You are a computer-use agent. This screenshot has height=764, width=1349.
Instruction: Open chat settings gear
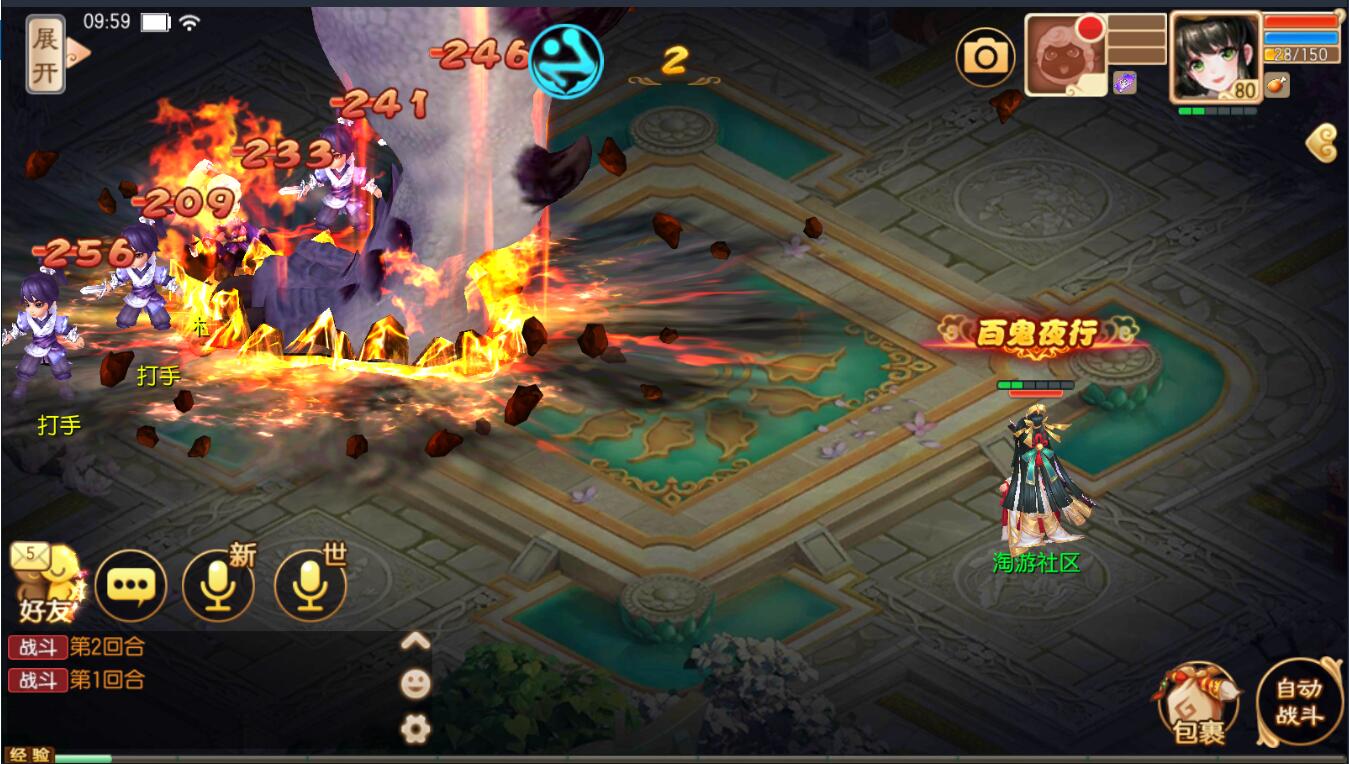[x=415, y=729]
